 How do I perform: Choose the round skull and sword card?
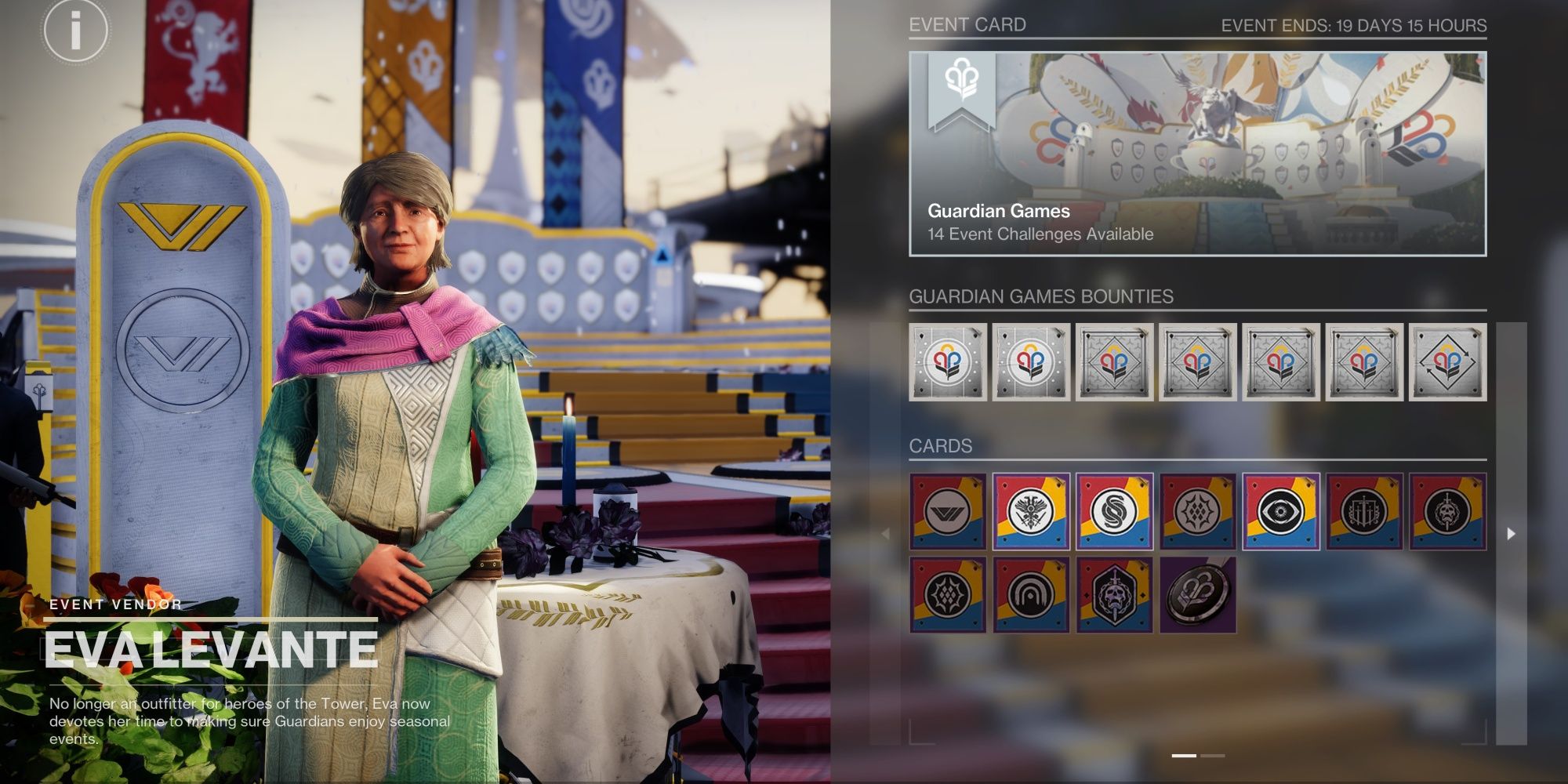[x=1447, y=511]
